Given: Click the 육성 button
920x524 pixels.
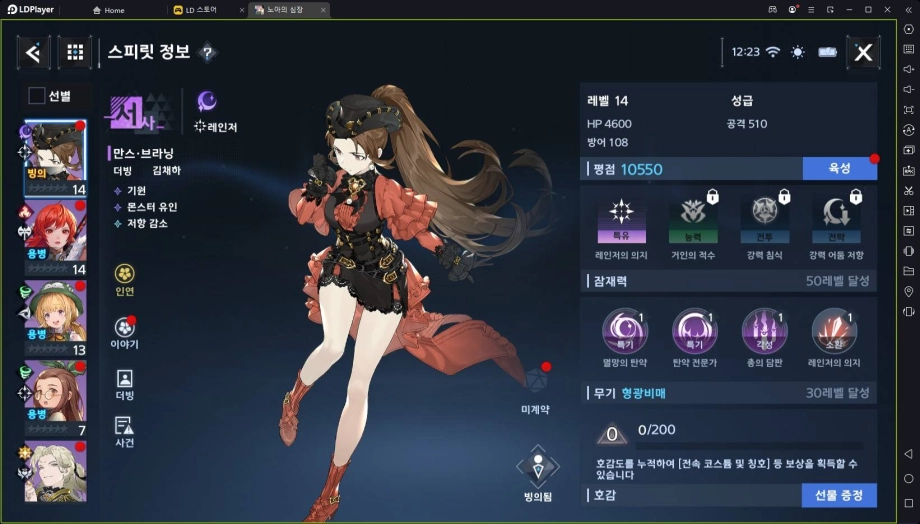Looking at the screenshot, I should (x=839, y=169).
